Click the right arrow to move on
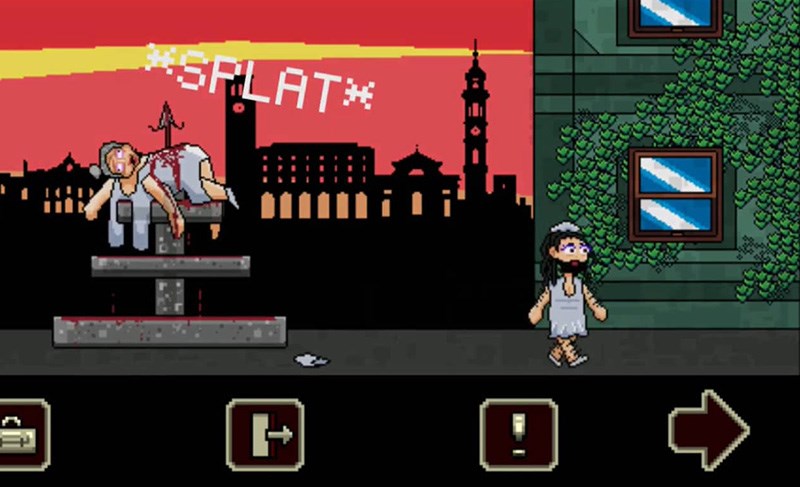The image size is (800, 487). 708,431
